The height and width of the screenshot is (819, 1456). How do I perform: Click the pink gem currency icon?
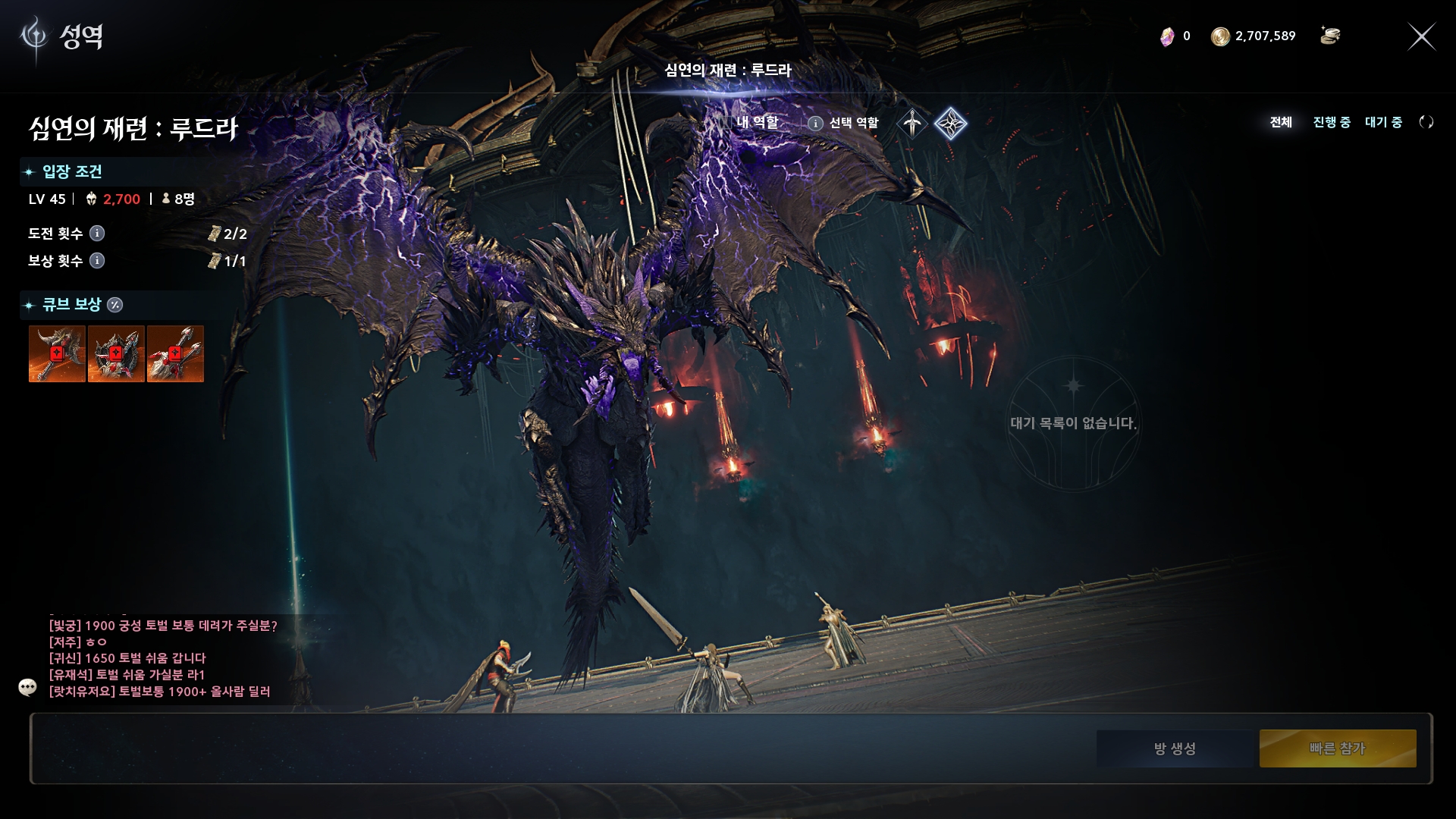tap(1167, 36)
